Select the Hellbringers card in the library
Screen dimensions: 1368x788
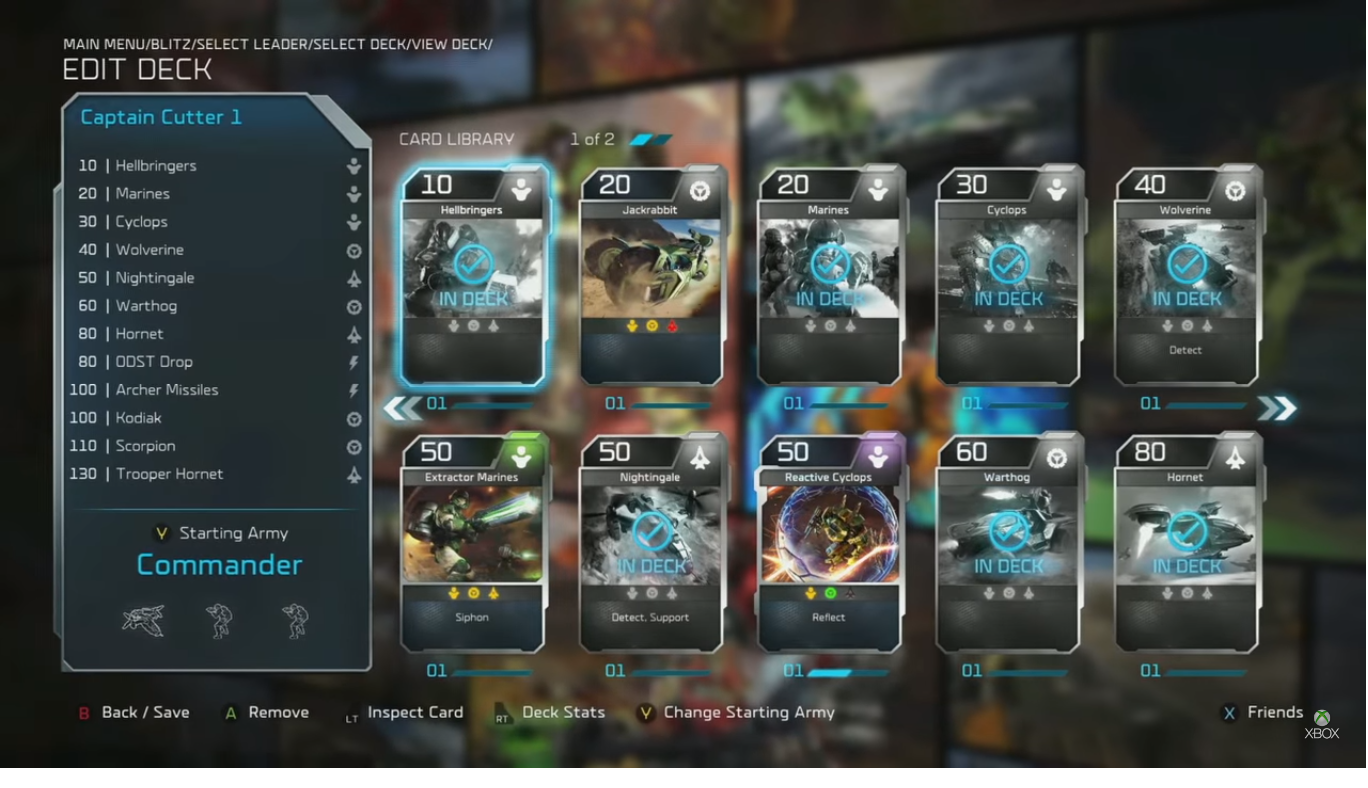pyautogui.click(x=473, y=277)
